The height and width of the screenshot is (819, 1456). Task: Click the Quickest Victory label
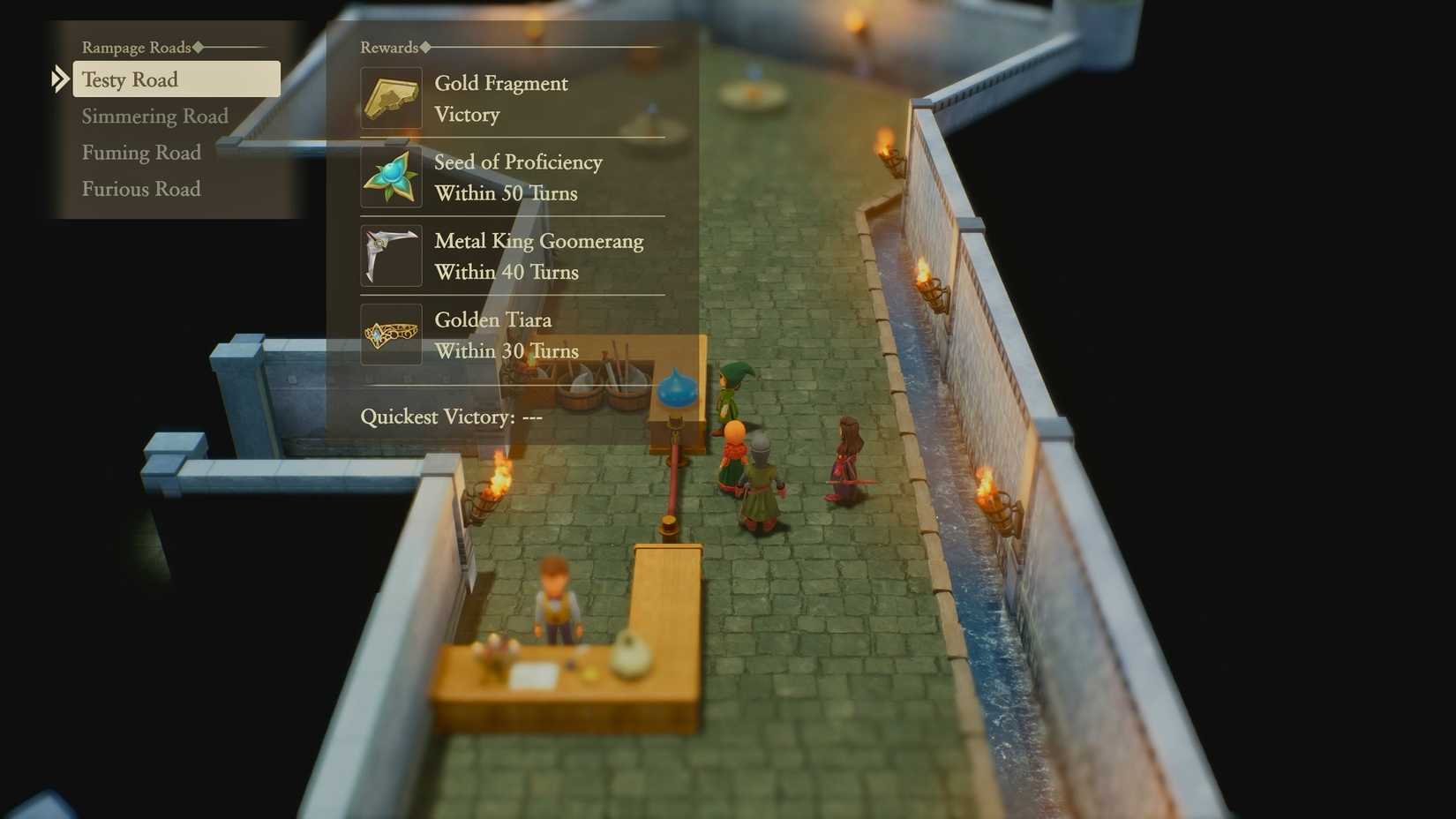tap(438, 417)
